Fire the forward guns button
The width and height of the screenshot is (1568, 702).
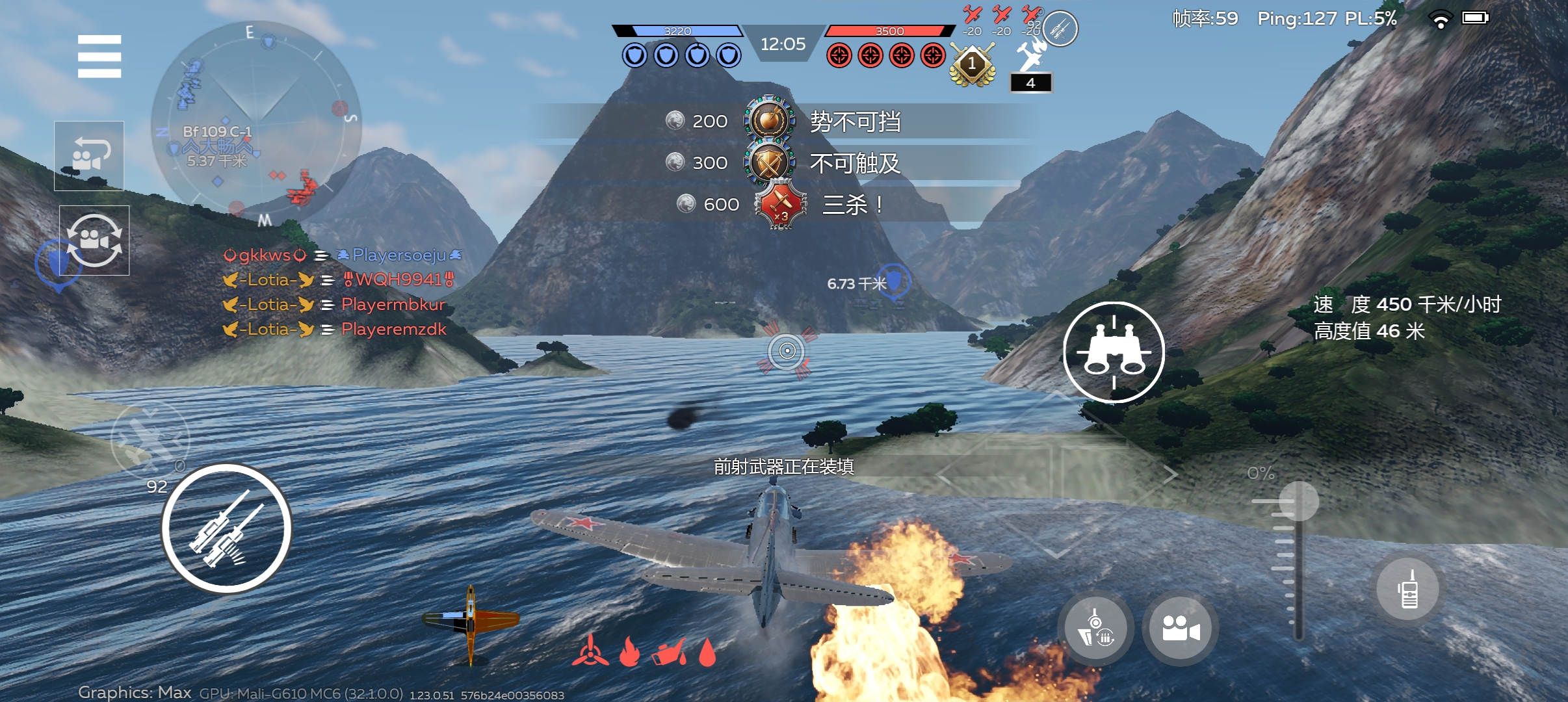pyautogui.click(x=226, y=528)
